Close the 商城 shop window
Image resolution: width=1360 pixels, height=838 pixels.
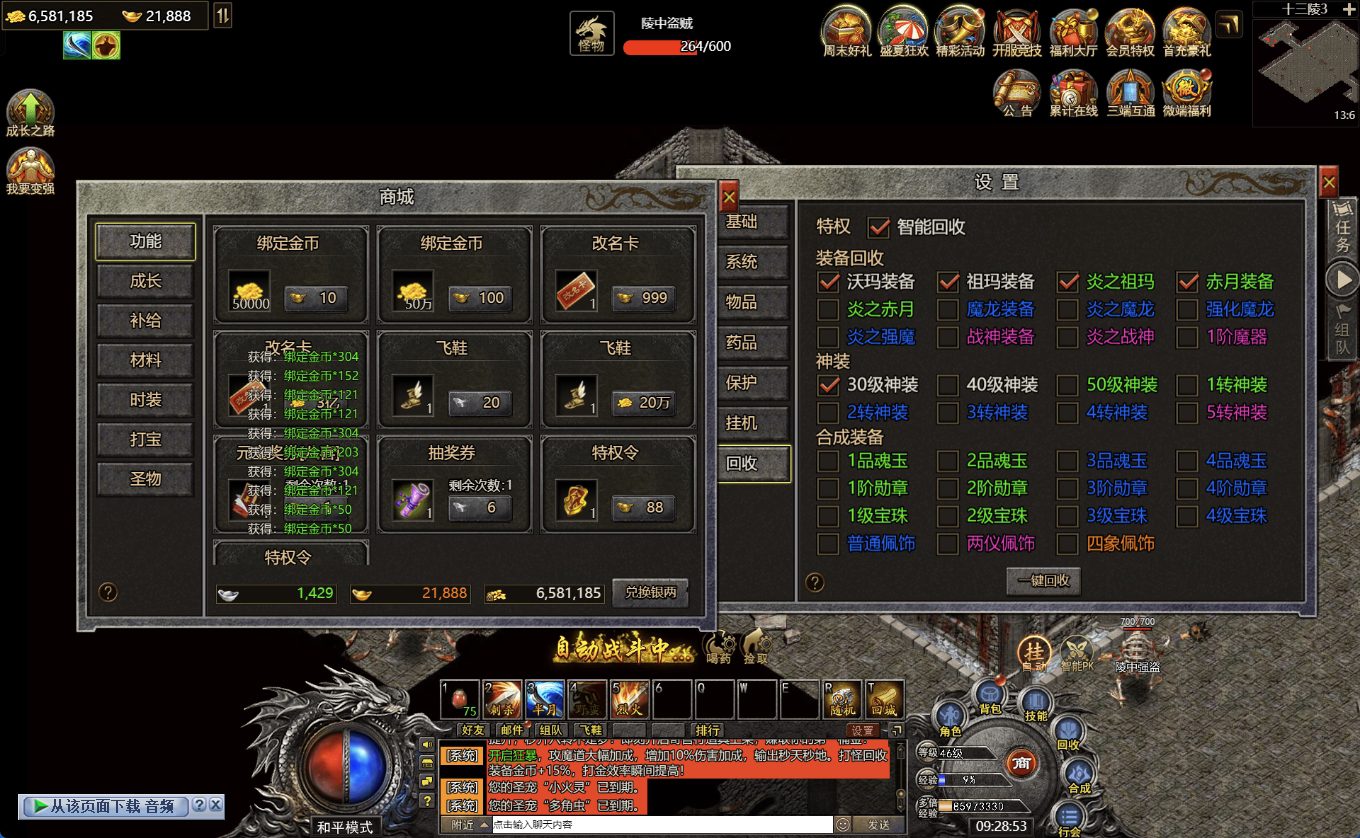click(729, 197)
